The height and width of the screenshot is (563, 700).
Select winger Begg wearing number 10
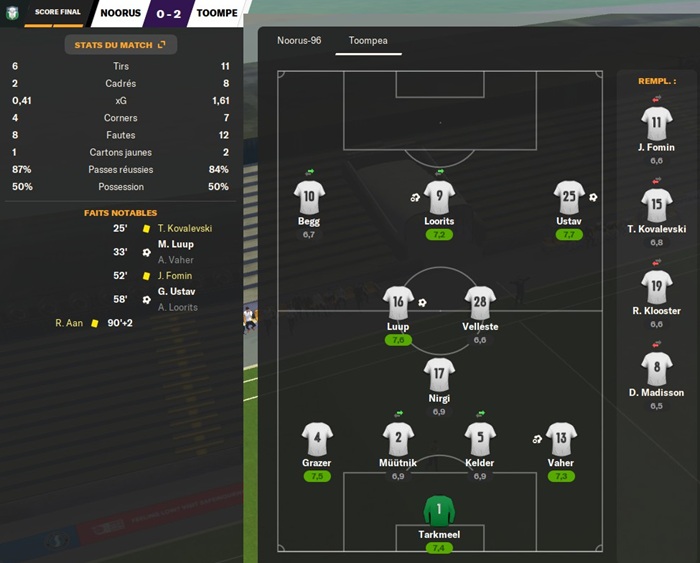point(309,197)
